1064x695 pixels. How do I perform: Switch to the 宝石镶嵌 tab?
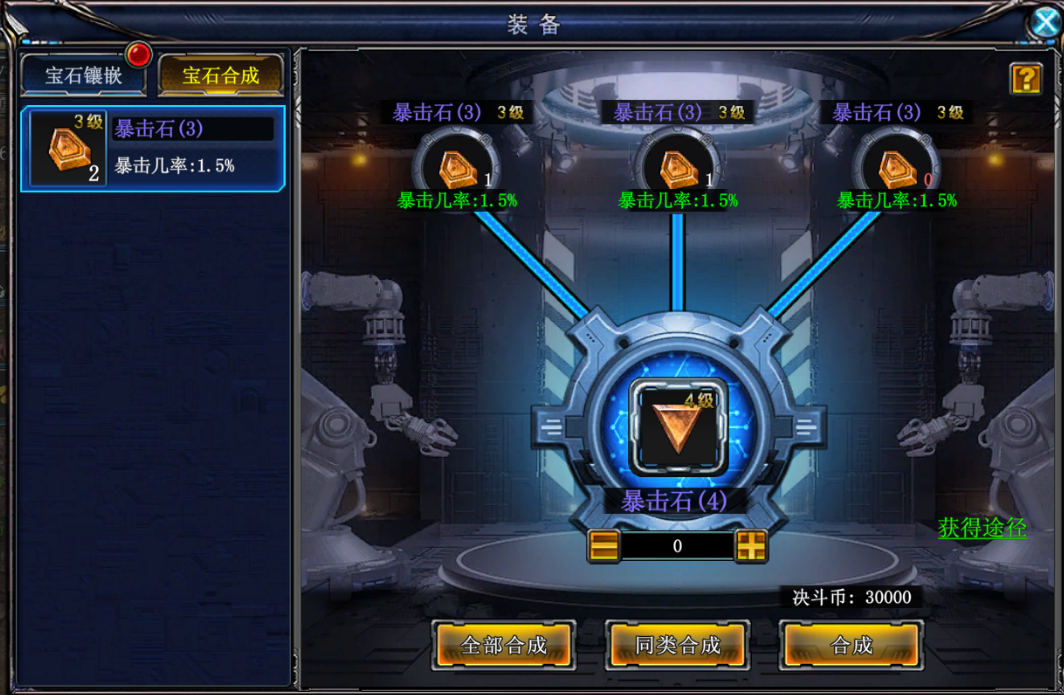point(83,75)
